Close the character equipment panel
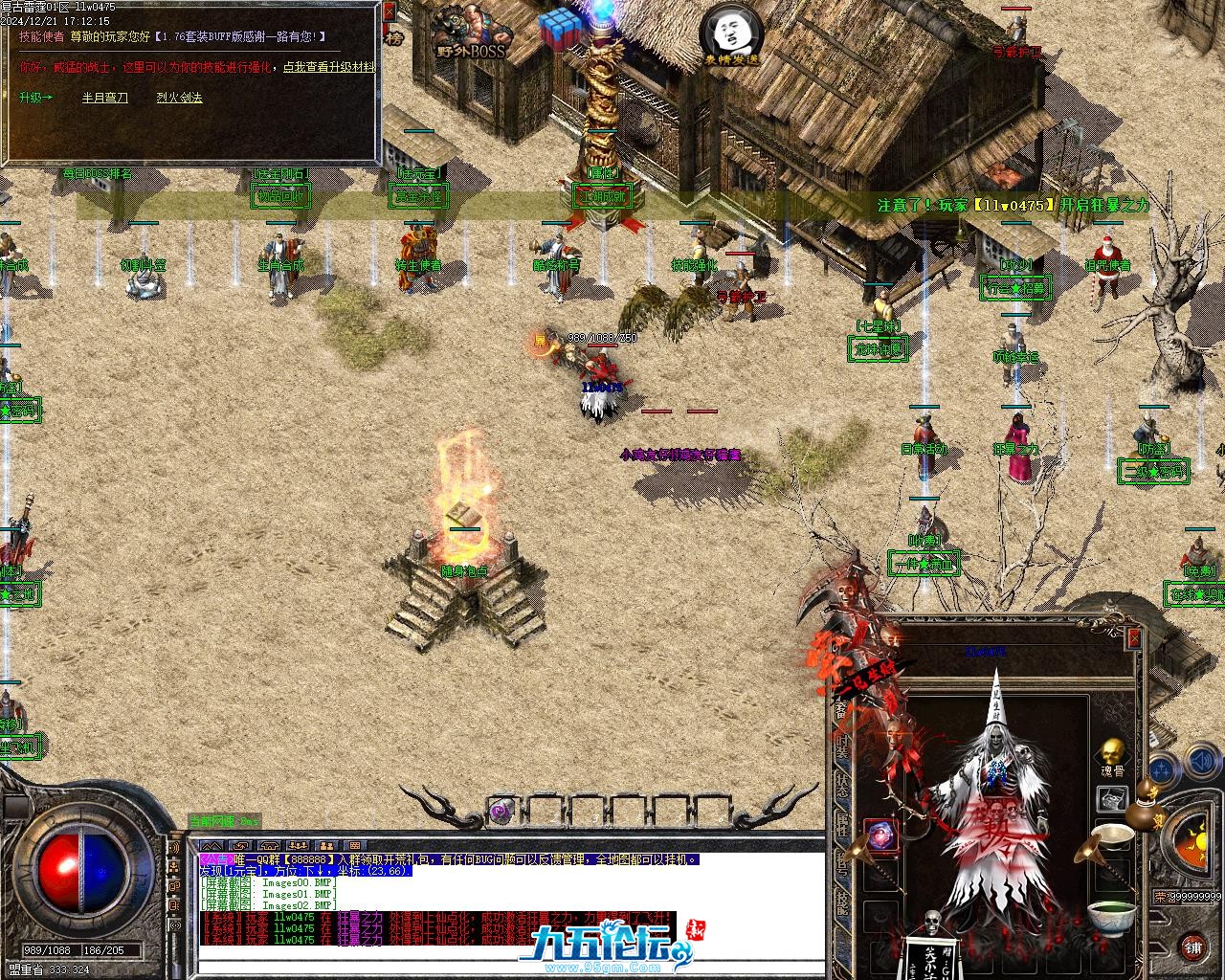 (1134, 637)
